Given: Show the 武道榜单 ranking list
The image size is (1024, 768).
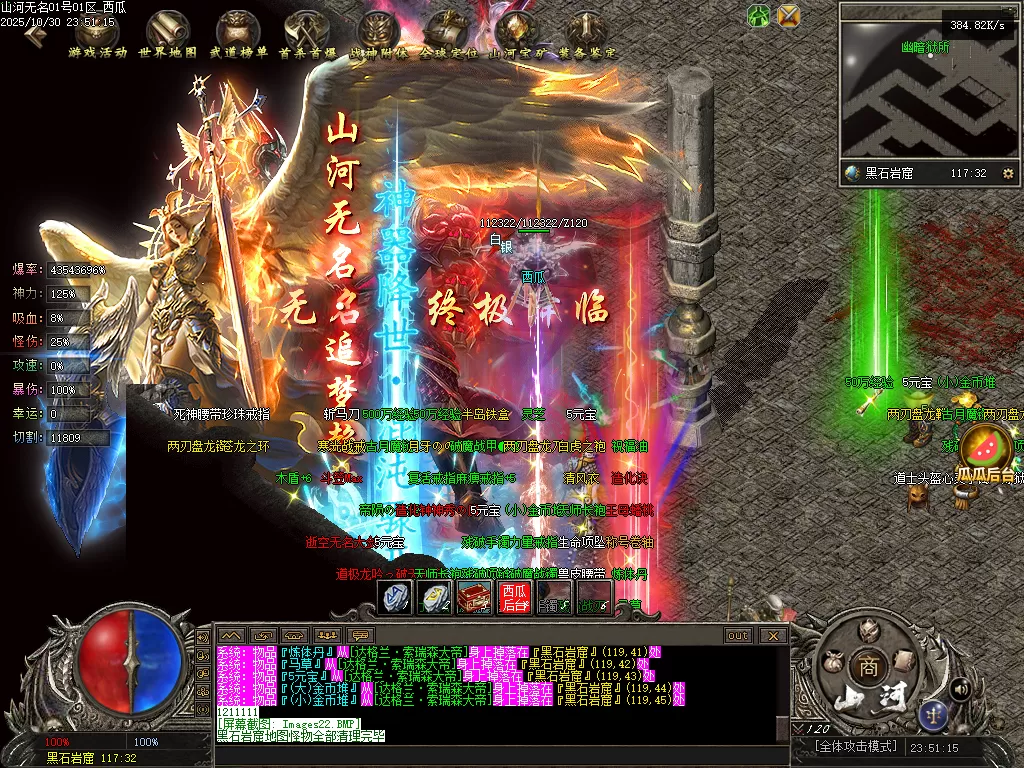Looking at the screenshot, I should pyautogui.click(x=238, y=33).
